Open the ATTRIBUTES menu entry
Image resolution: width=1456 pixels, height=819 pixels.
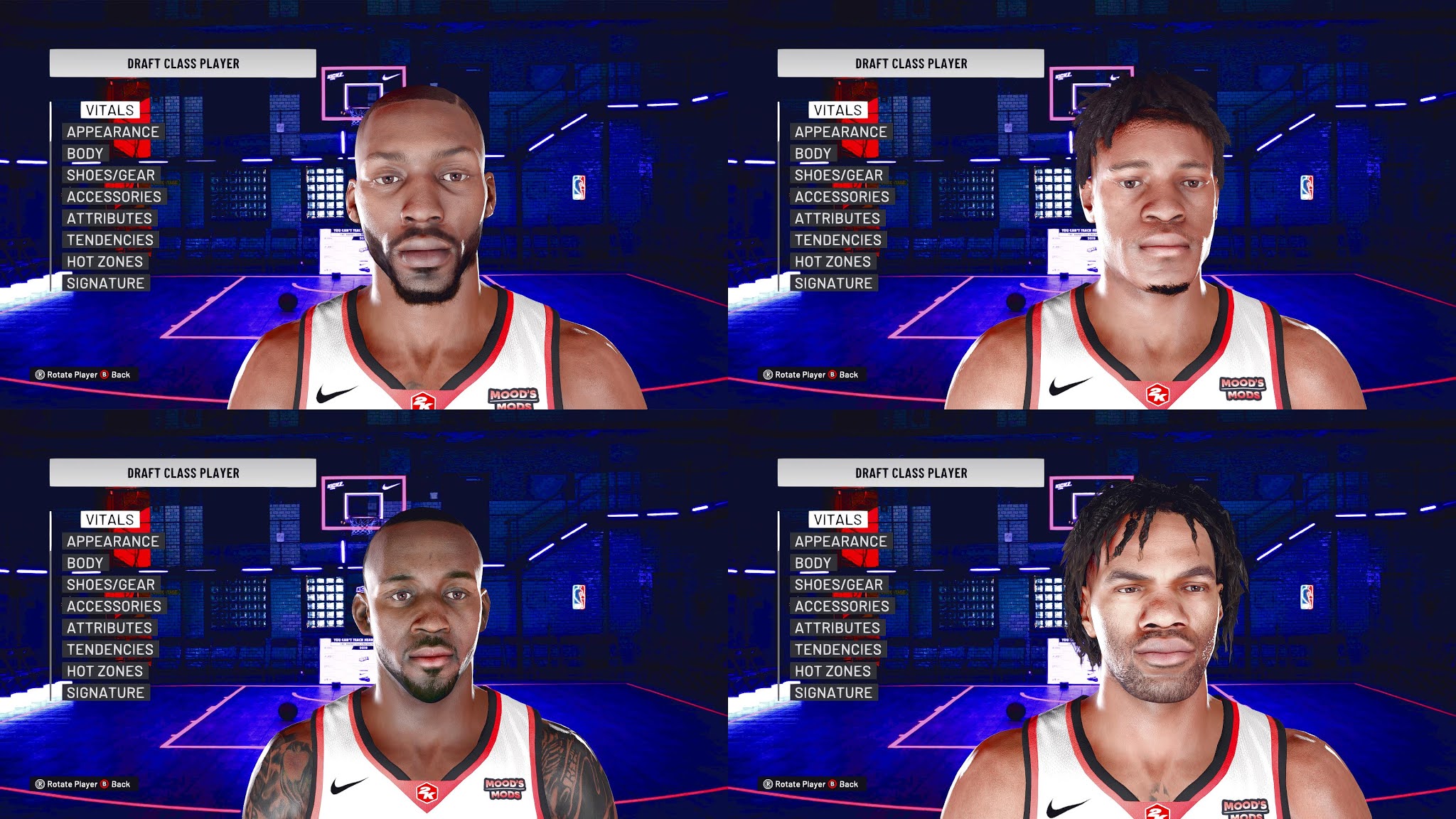[109, 218]
